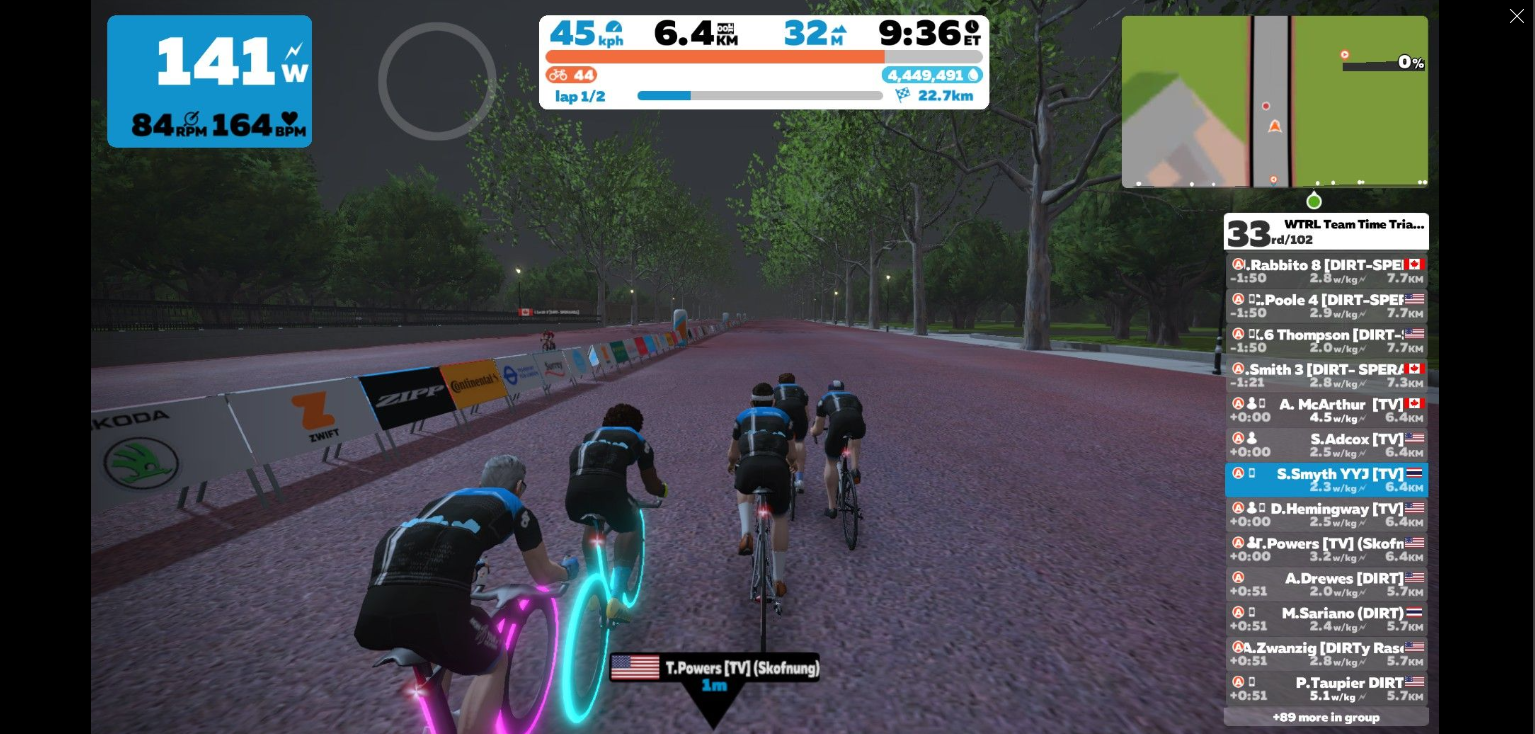The image size is (1535, 734).
Task: Select D.Hemingway [TV] from nearby riders
Action: tap(1326, 515)
